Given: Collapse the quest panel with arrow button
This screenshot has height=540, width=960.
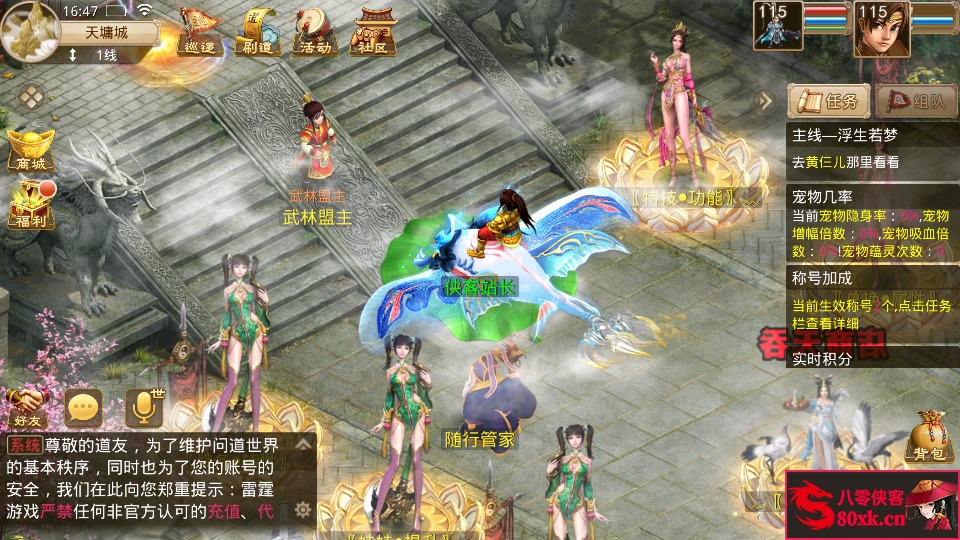Looking at the screenshot, I should click(766, 101).
